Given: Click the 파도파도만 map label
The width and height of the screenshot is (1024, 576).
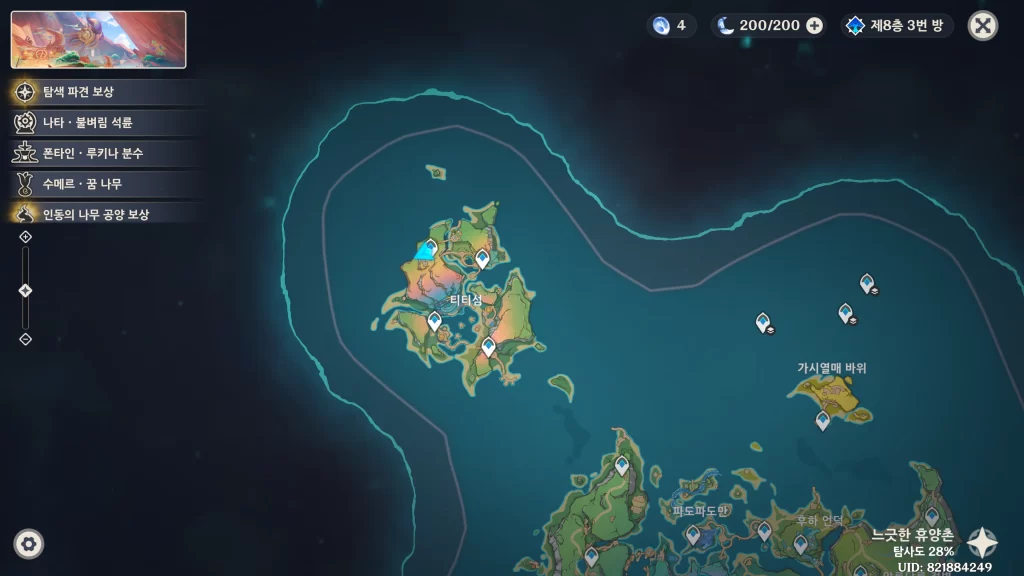Looking at the screenshot, I should tap(700, 511).
